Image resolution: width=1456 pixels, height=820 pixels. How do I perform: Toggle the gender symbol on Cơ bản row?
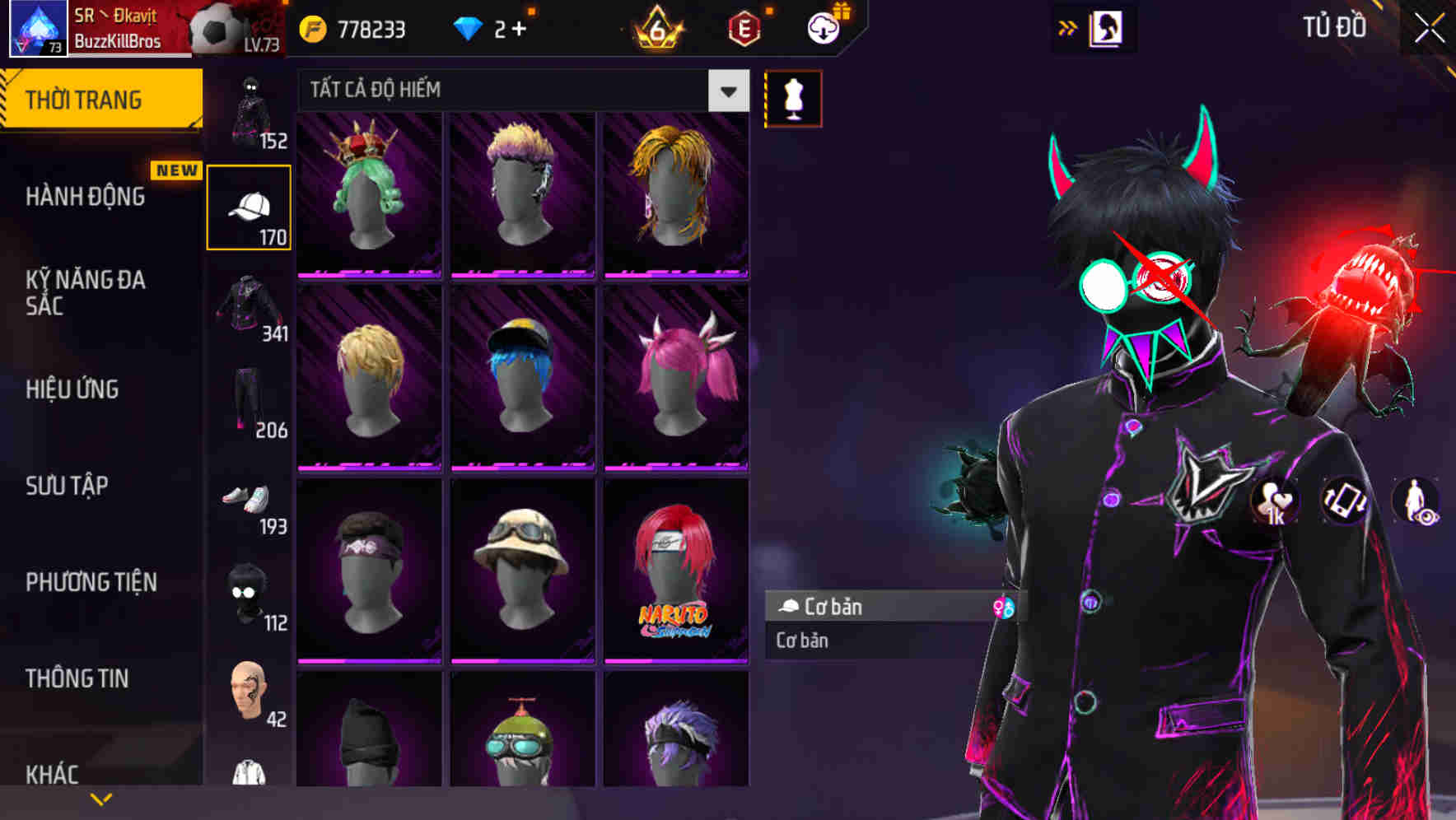[1005, 608]
